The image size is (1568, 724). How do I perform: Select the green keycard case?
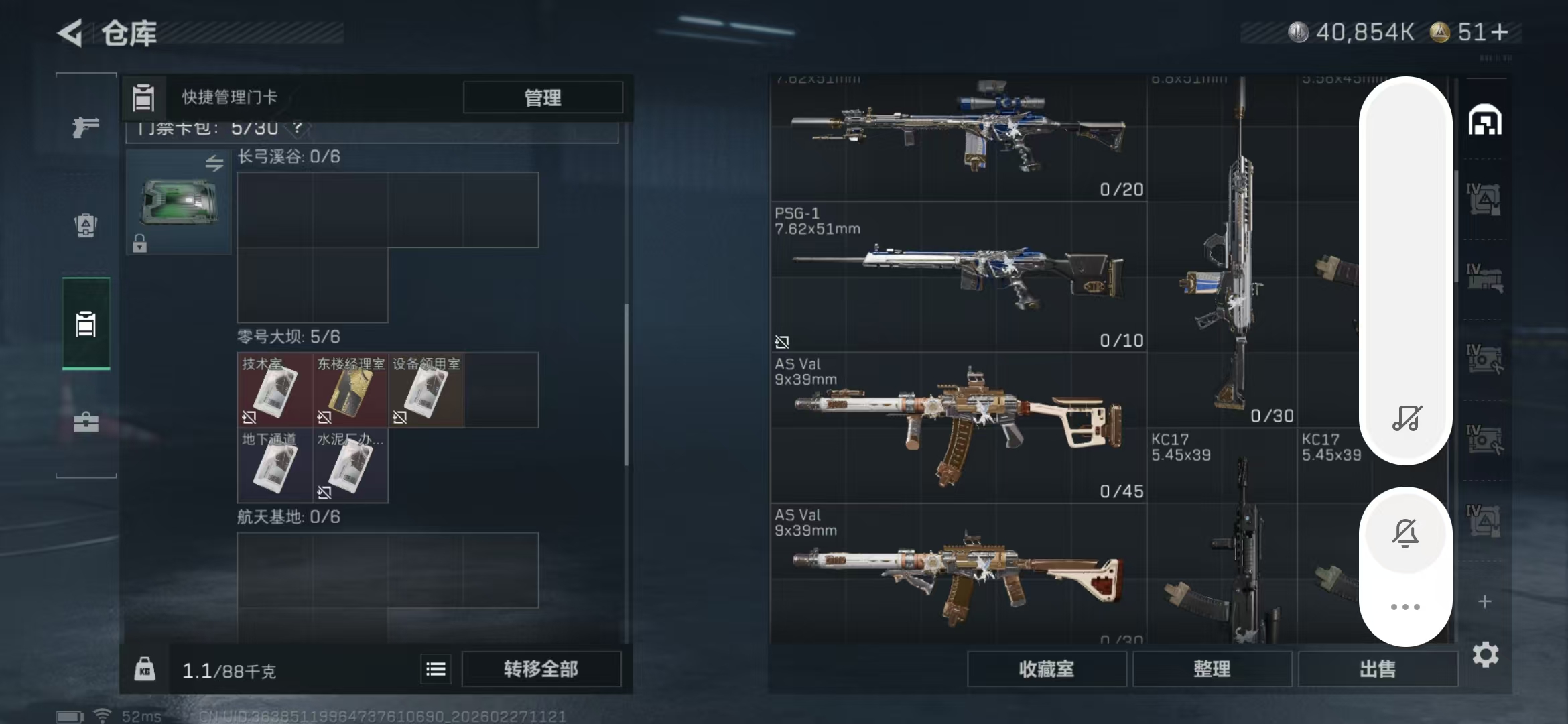pos(178,202)
